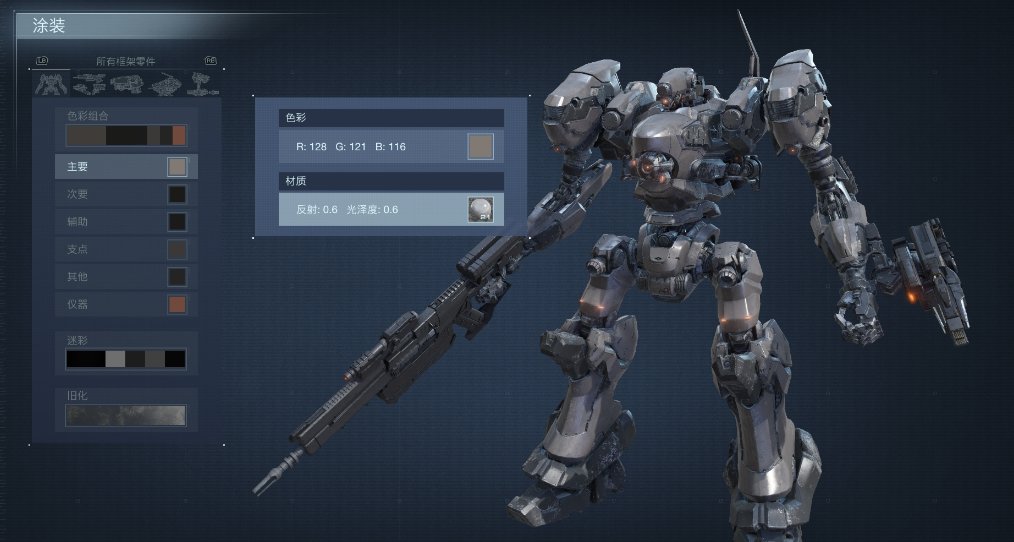Select the 次要 (secondary) color row
This screenshot has width=1014, height=542.
point(126,194)
